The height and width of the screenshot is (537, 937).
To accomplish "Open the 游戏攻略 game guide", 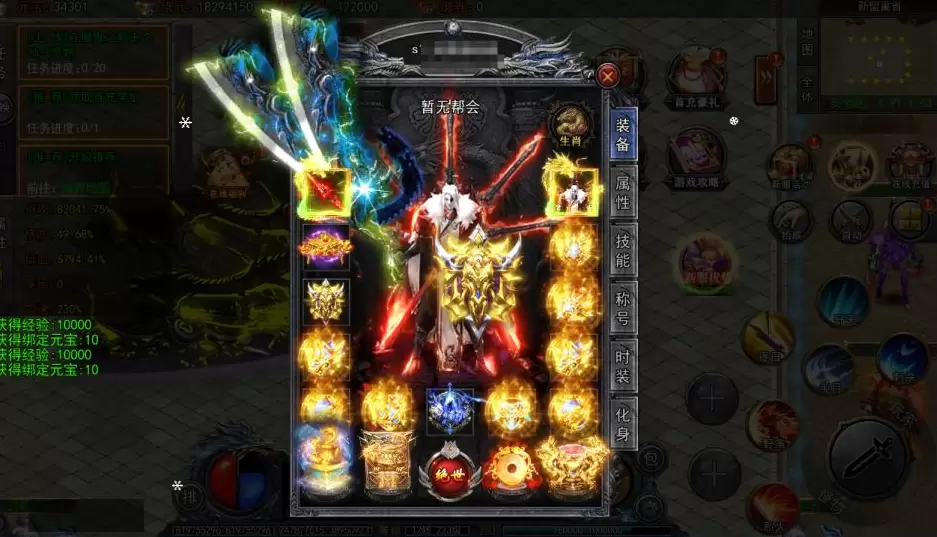I will [x=697, y=157].
